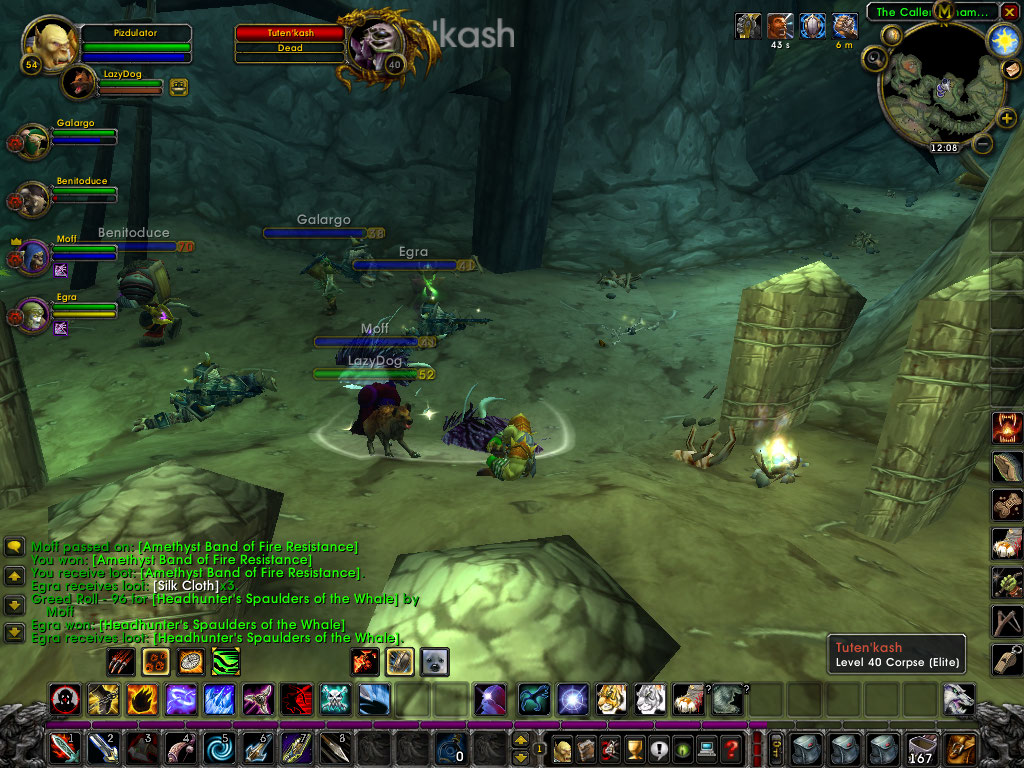Target party member Benitoduce's portrait

tap(34, 199)
